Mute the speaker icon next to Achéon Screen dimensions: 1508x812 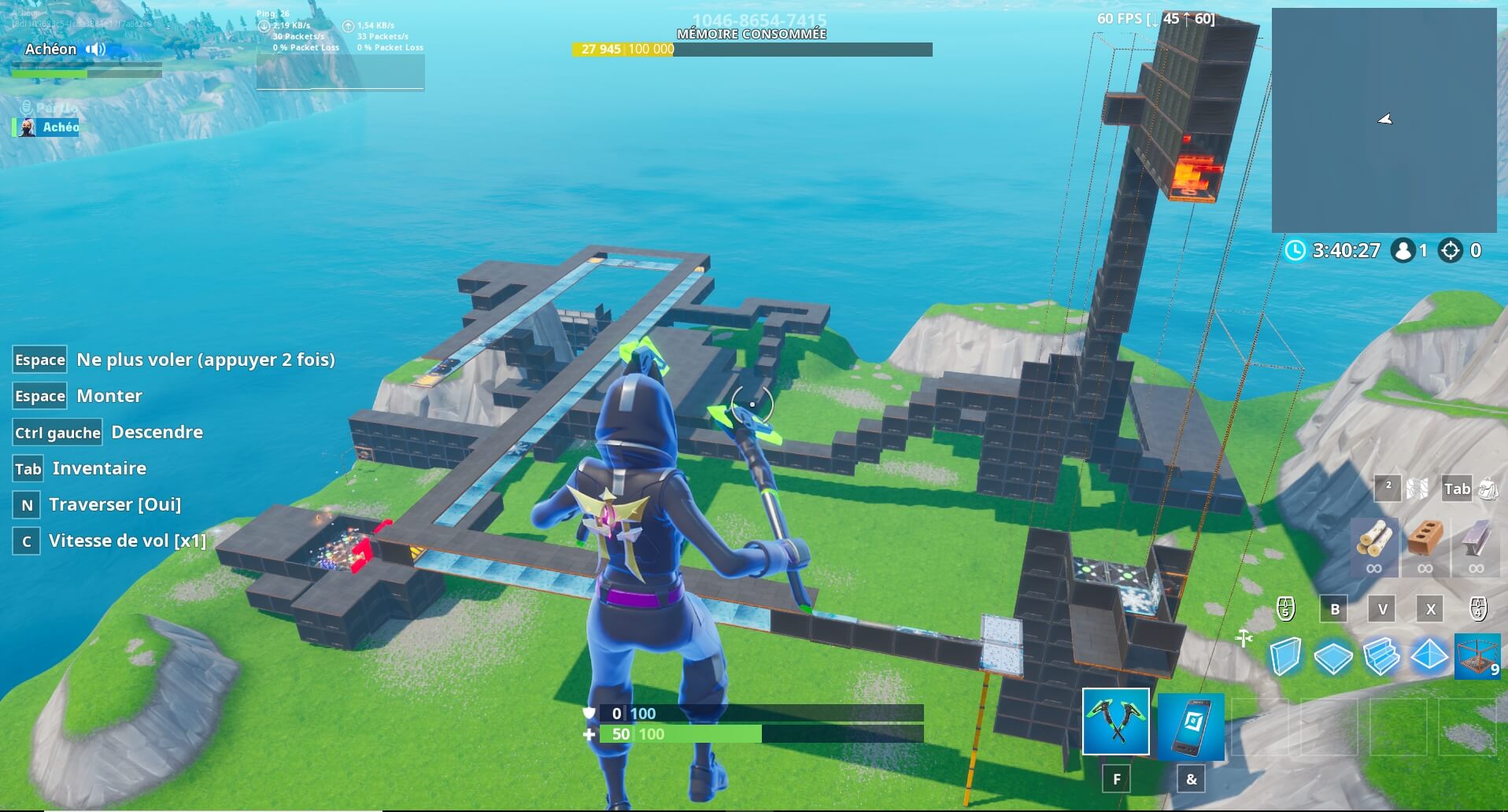[94, 49]
